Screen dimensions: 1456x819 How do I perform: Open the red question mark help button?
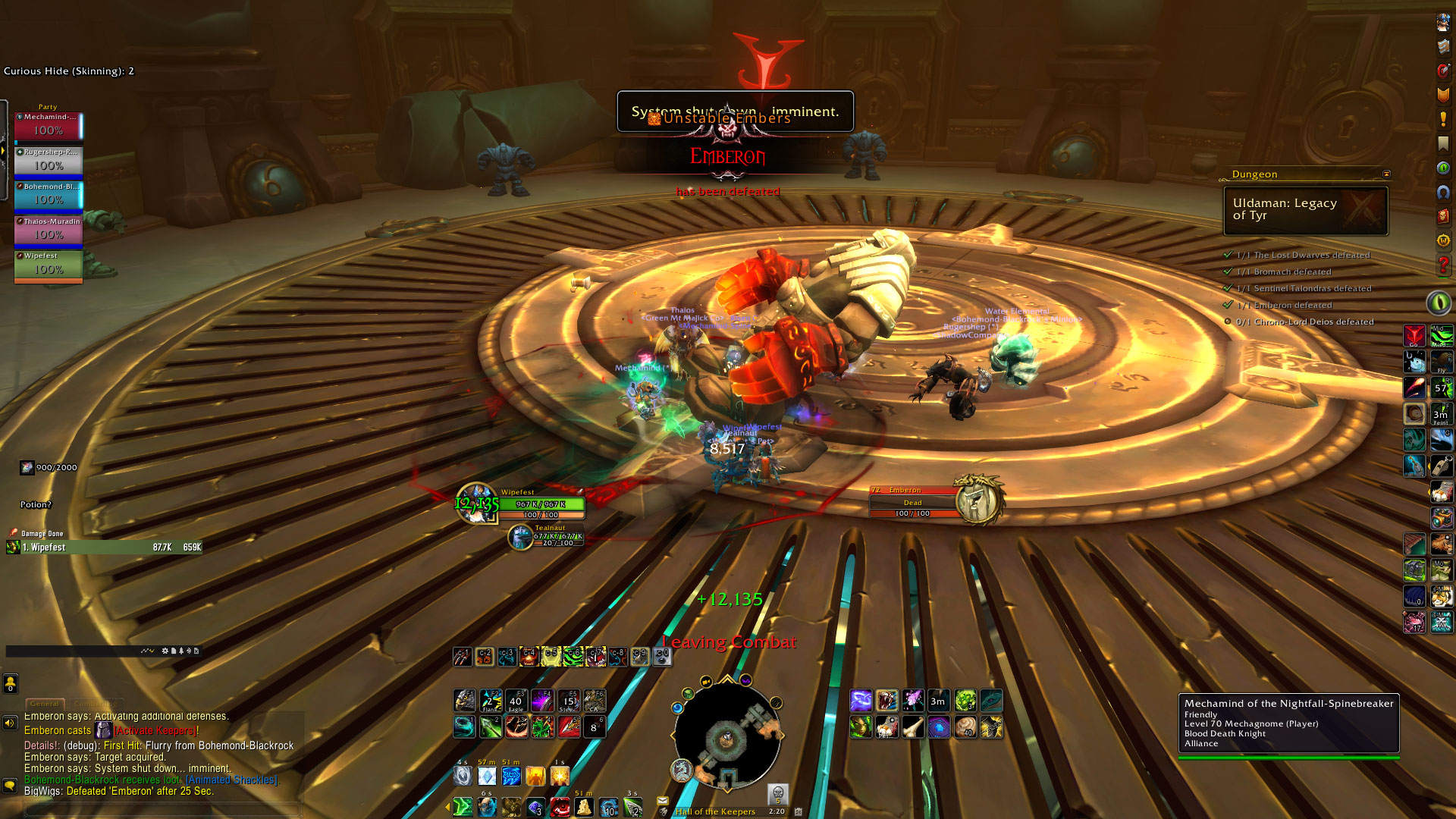pos(1443,265)
